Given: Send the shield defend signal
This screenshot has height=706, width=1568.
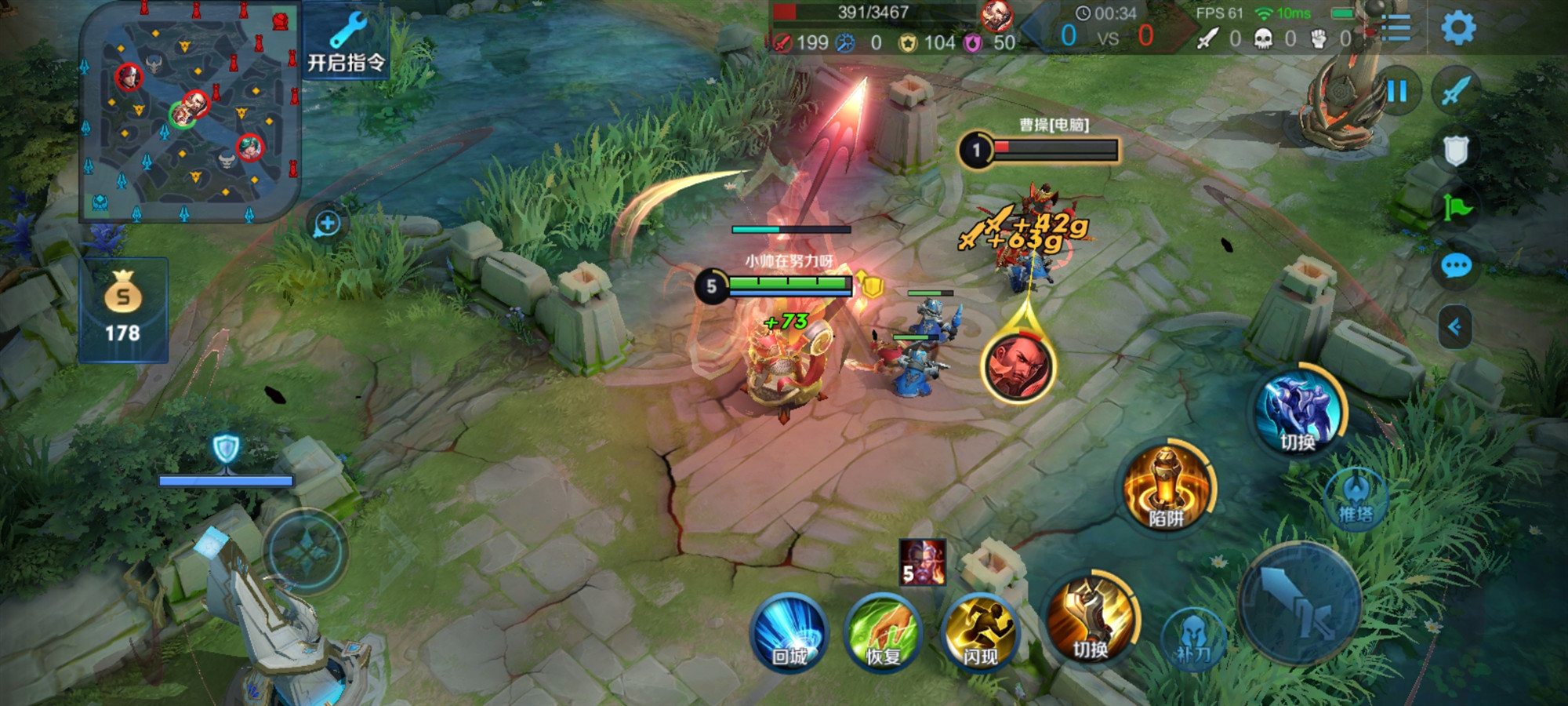Looking at the screenshot, I should pyautogui.click(x=1455, y=150).
